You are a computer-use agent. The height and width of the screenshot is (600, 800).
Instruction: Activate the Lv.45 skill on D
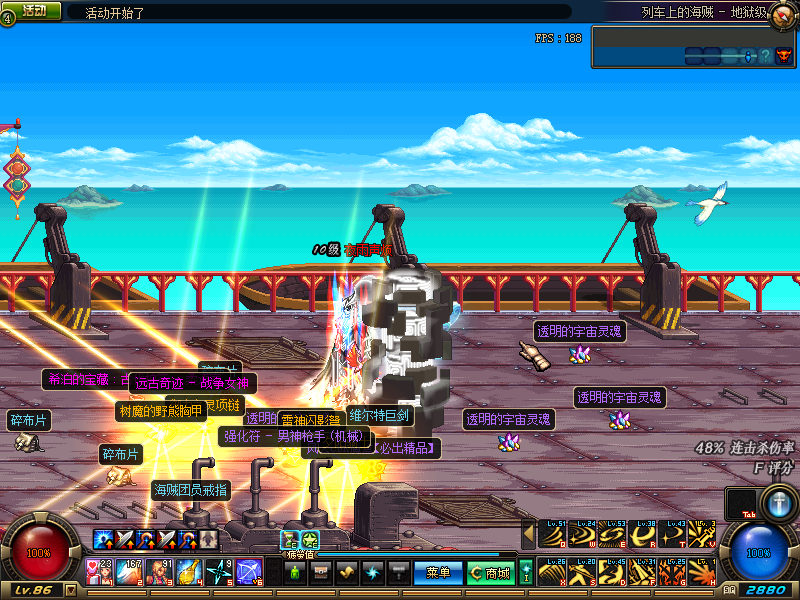(613, 573)
